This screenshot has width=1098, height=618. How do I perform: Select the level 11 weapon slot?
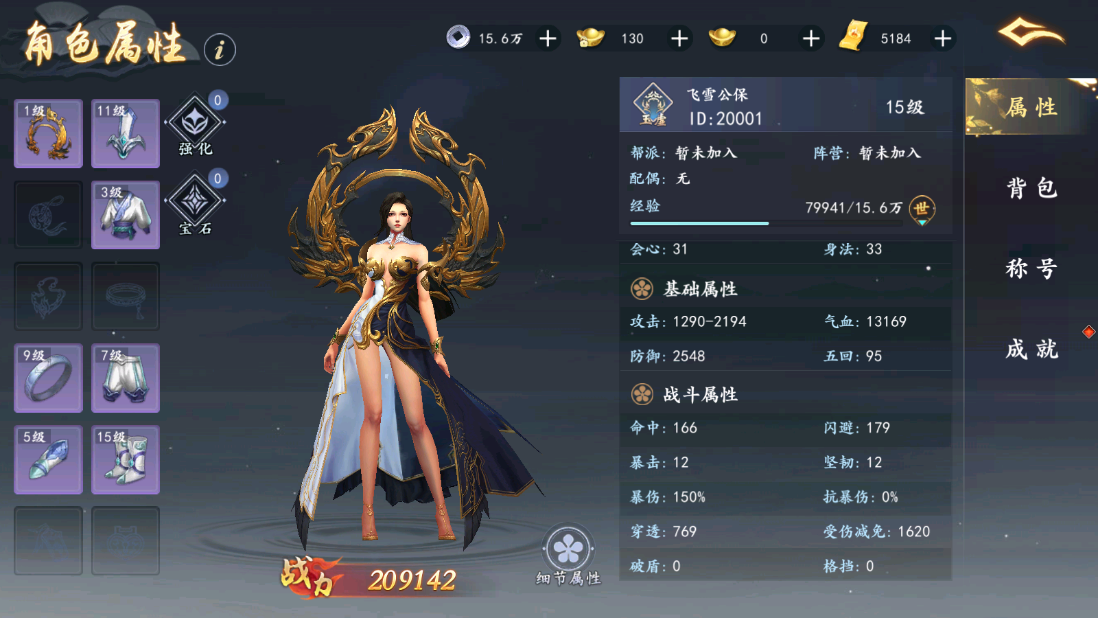[126, 134]
